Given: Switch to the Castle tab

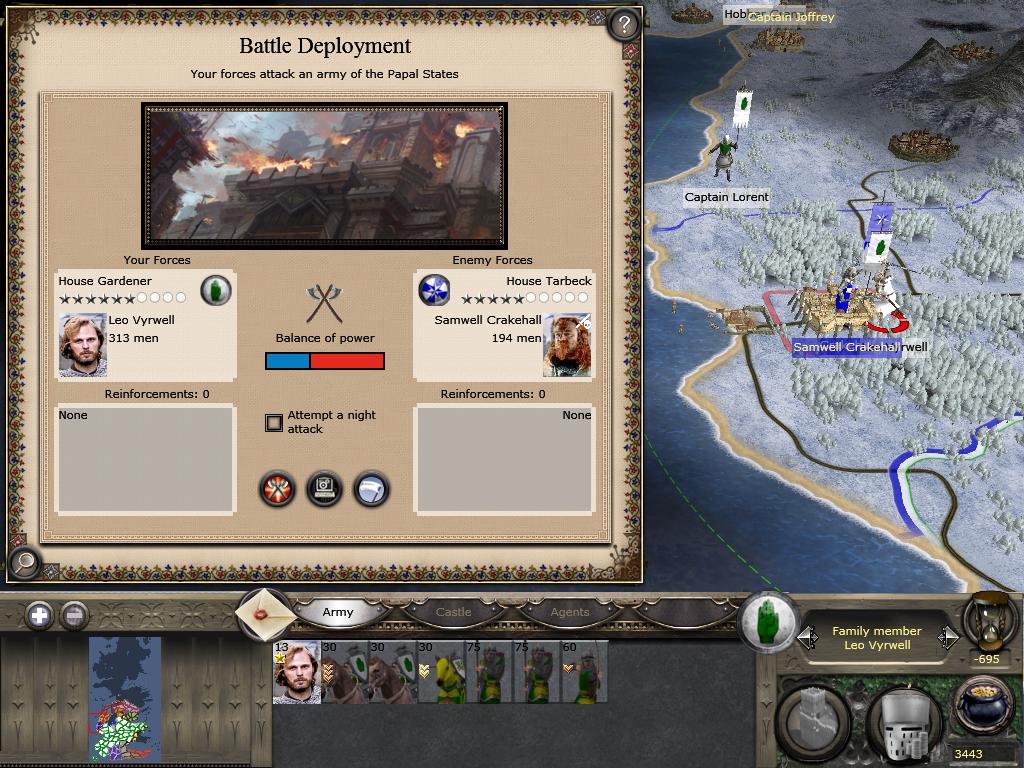Looking at the screenshot, I should (453, 612).
